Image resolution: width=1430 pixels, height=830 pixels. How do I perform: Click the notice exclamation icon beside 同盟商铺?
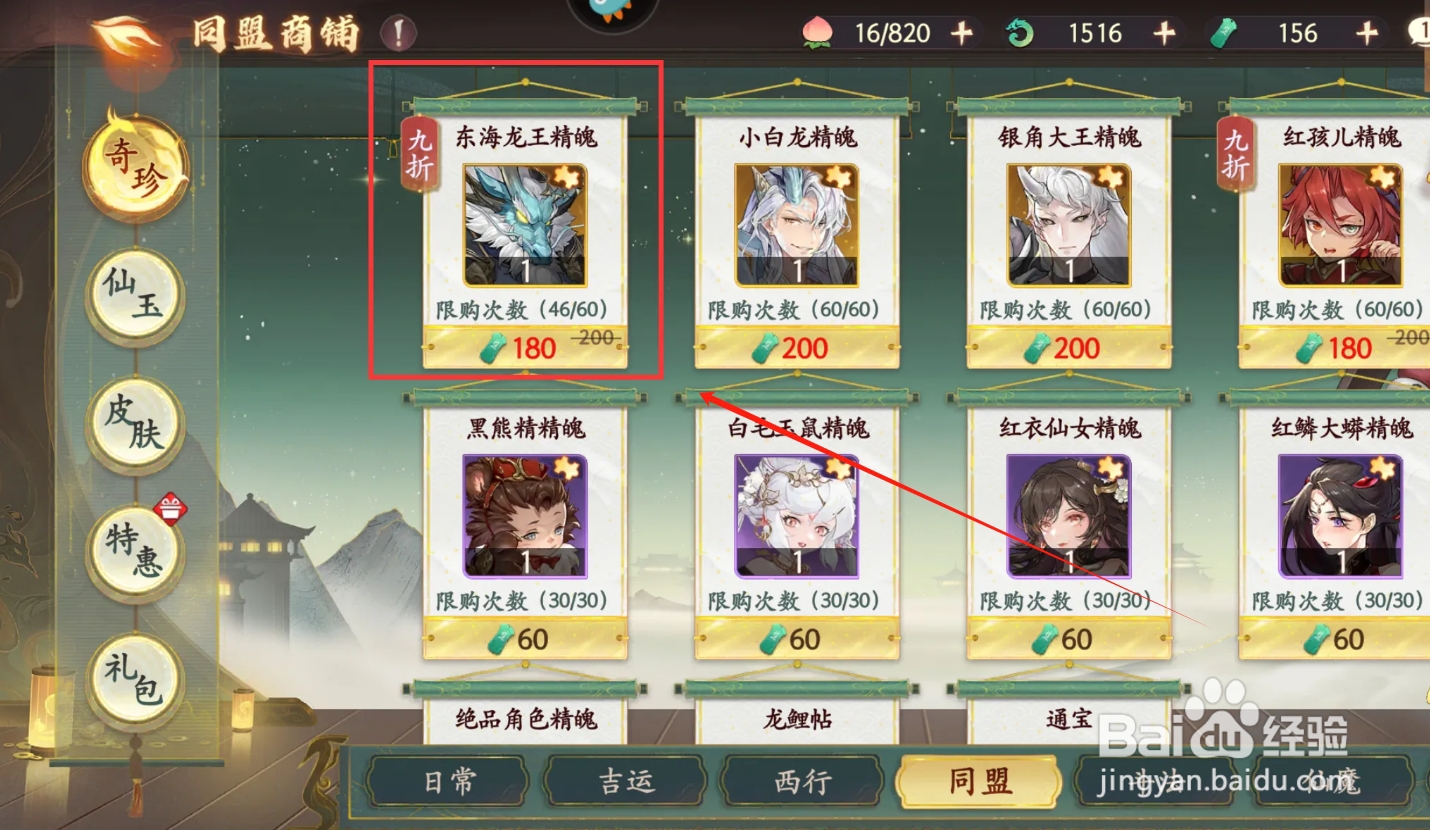(399, 30)
